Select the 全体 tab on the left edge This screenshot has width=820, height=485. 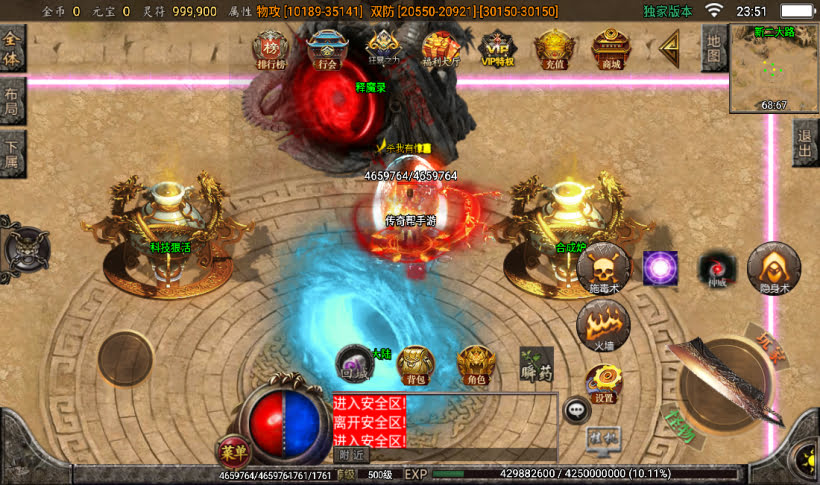(12, 48)
